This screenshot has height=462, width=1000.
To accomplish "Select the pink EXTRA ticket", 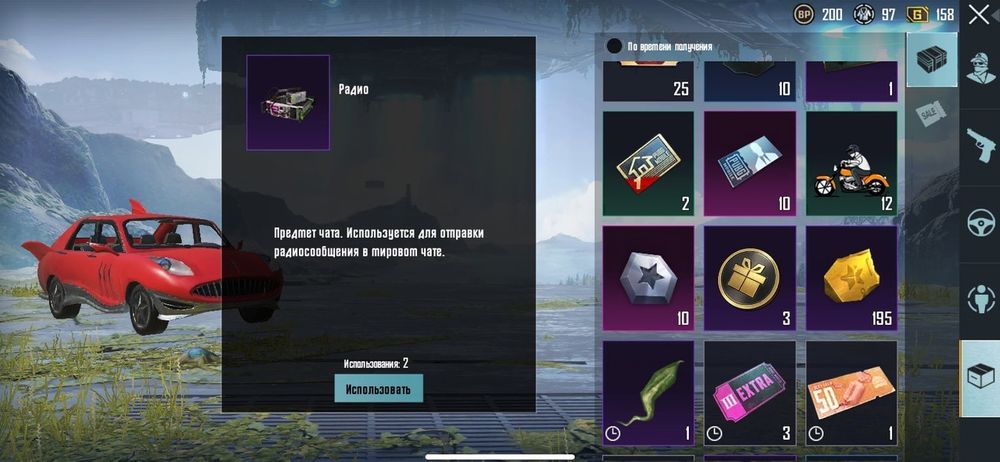I will (750, 392).
